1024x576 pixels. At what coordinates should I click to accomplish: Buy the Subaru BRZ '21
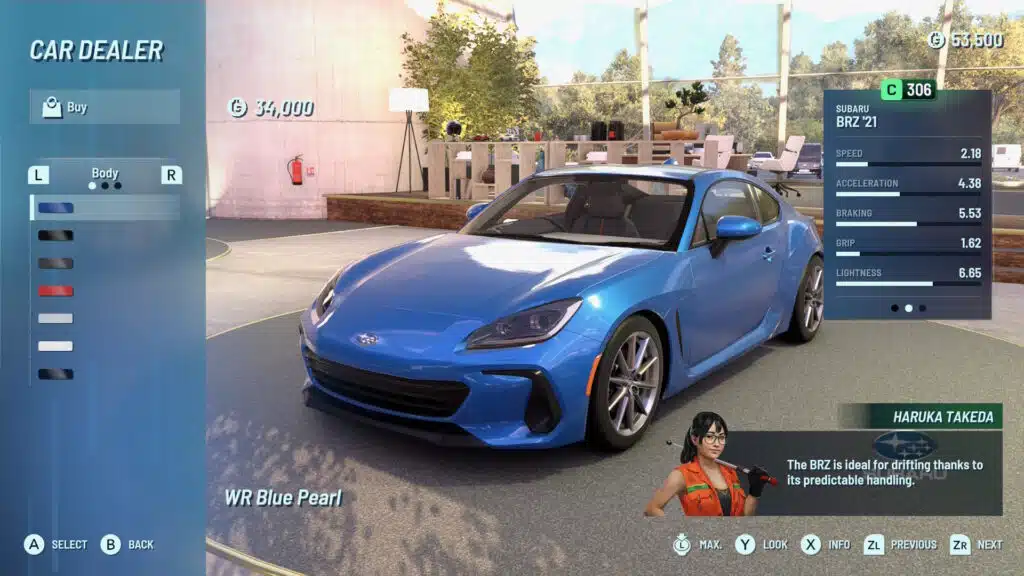pyautogui.click(x=104, y=107)
